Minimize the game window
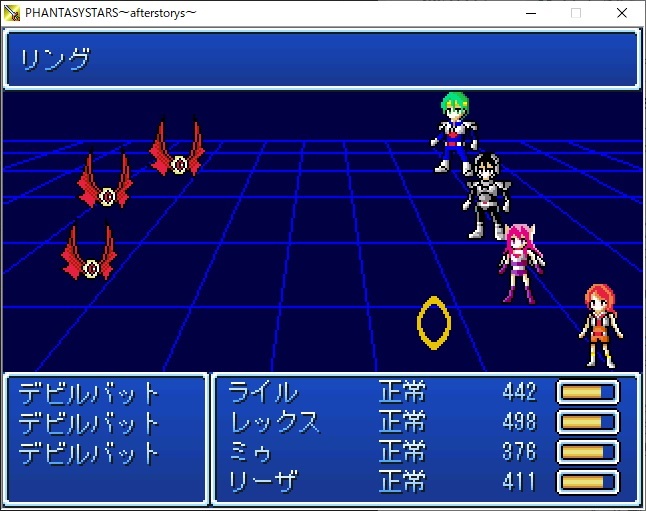The width and height of the screenshot is (646, 511). tap(530, 13)
